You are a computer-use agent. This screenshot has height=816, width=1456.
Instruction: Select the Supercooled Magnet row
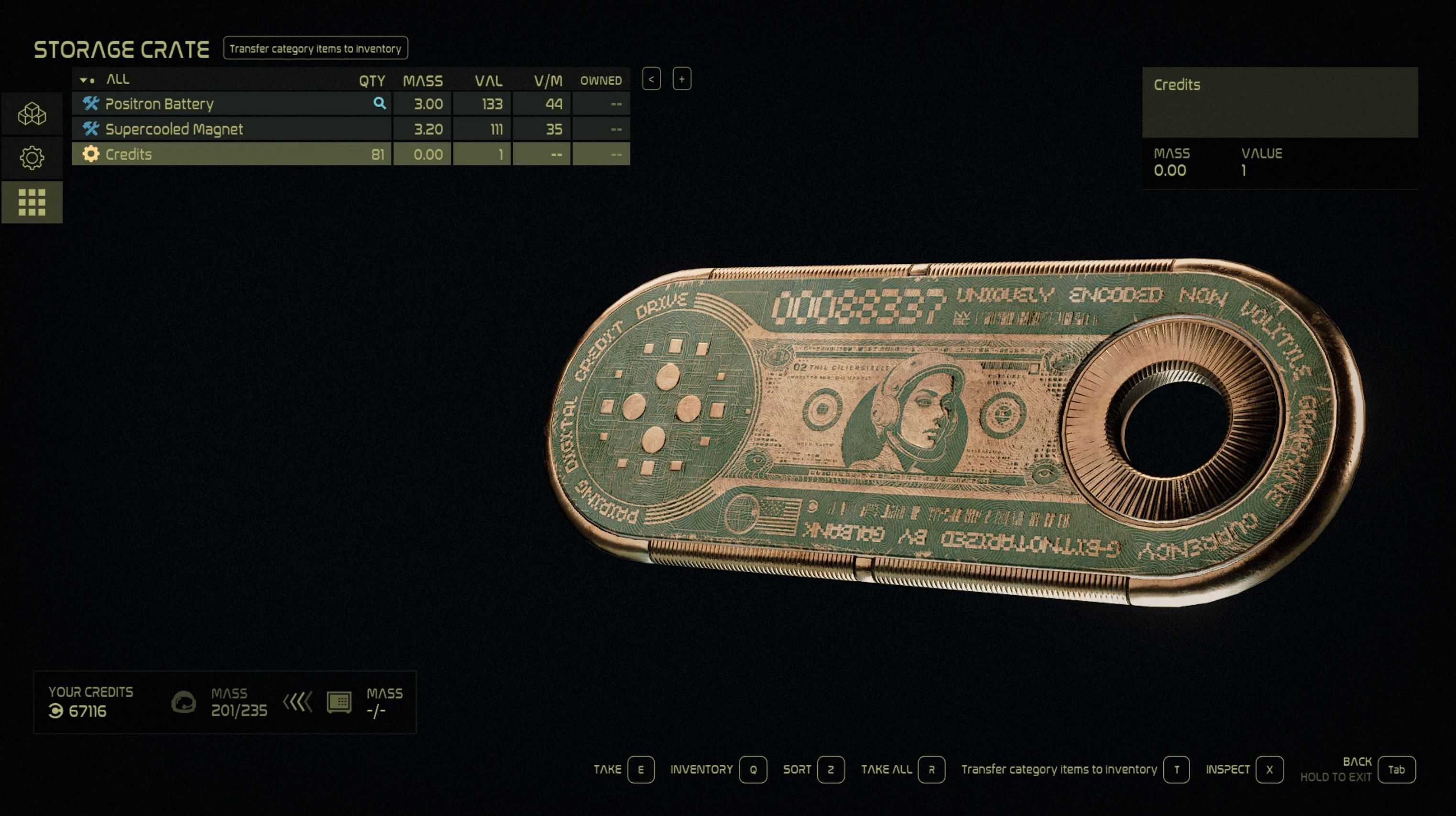226,130
